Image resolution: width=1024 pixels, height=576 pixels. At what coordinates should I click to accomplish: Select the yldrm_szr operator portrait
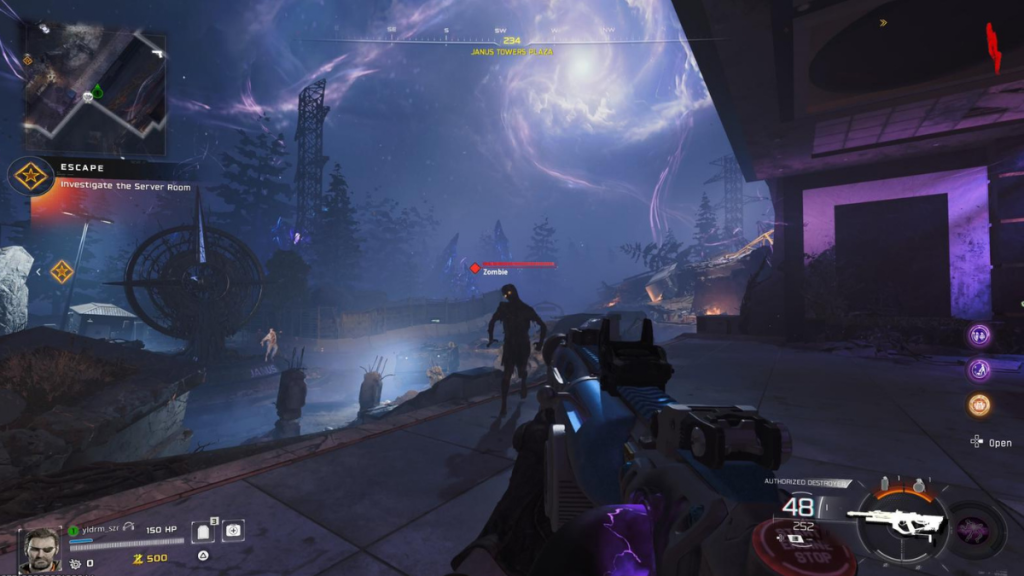(38, 549)
